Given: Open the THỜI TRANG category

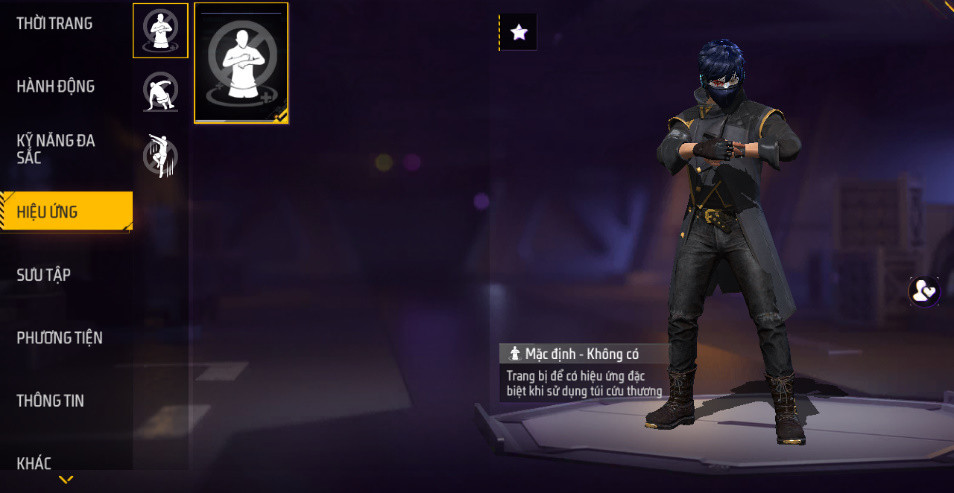Looking at the screenshot, I should pos(55,24).
